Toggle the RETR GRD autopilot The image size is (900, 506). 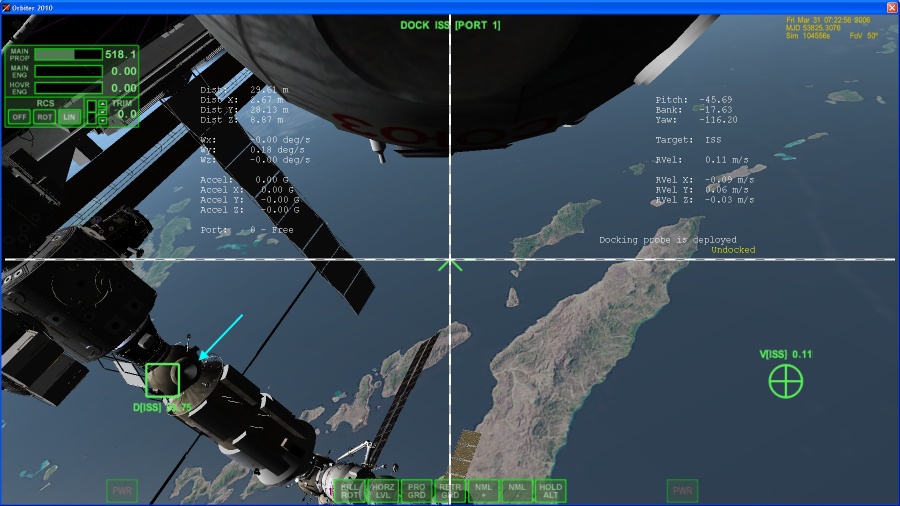click(450, 490)
